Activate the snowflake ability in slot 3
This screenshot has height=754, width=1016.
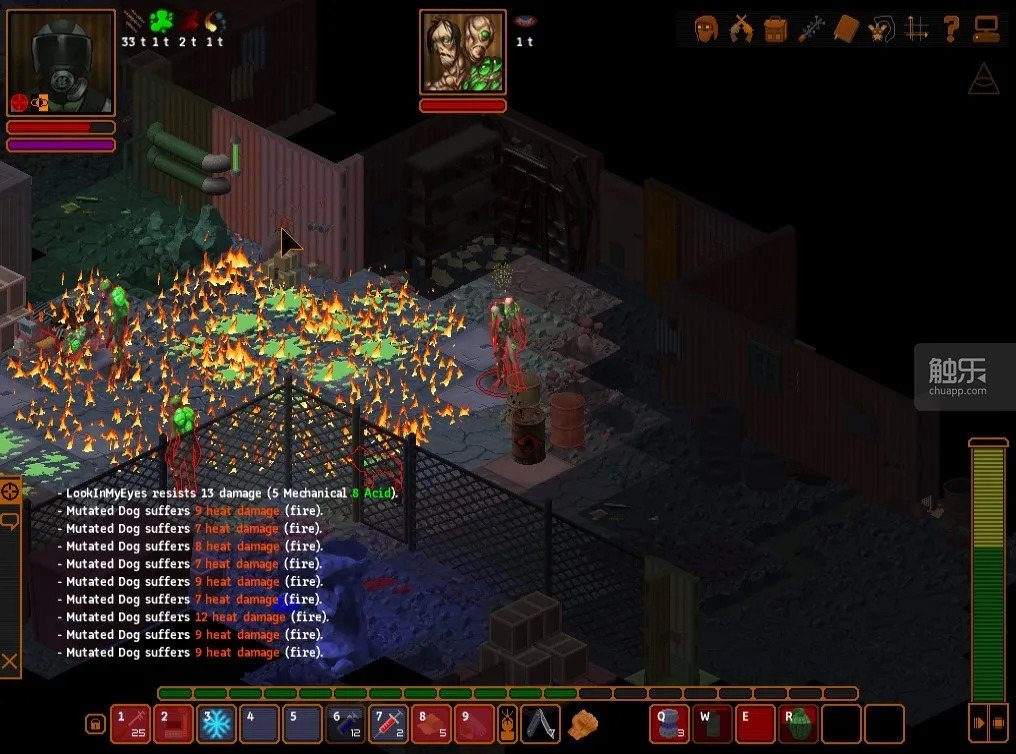pos(215,723)
